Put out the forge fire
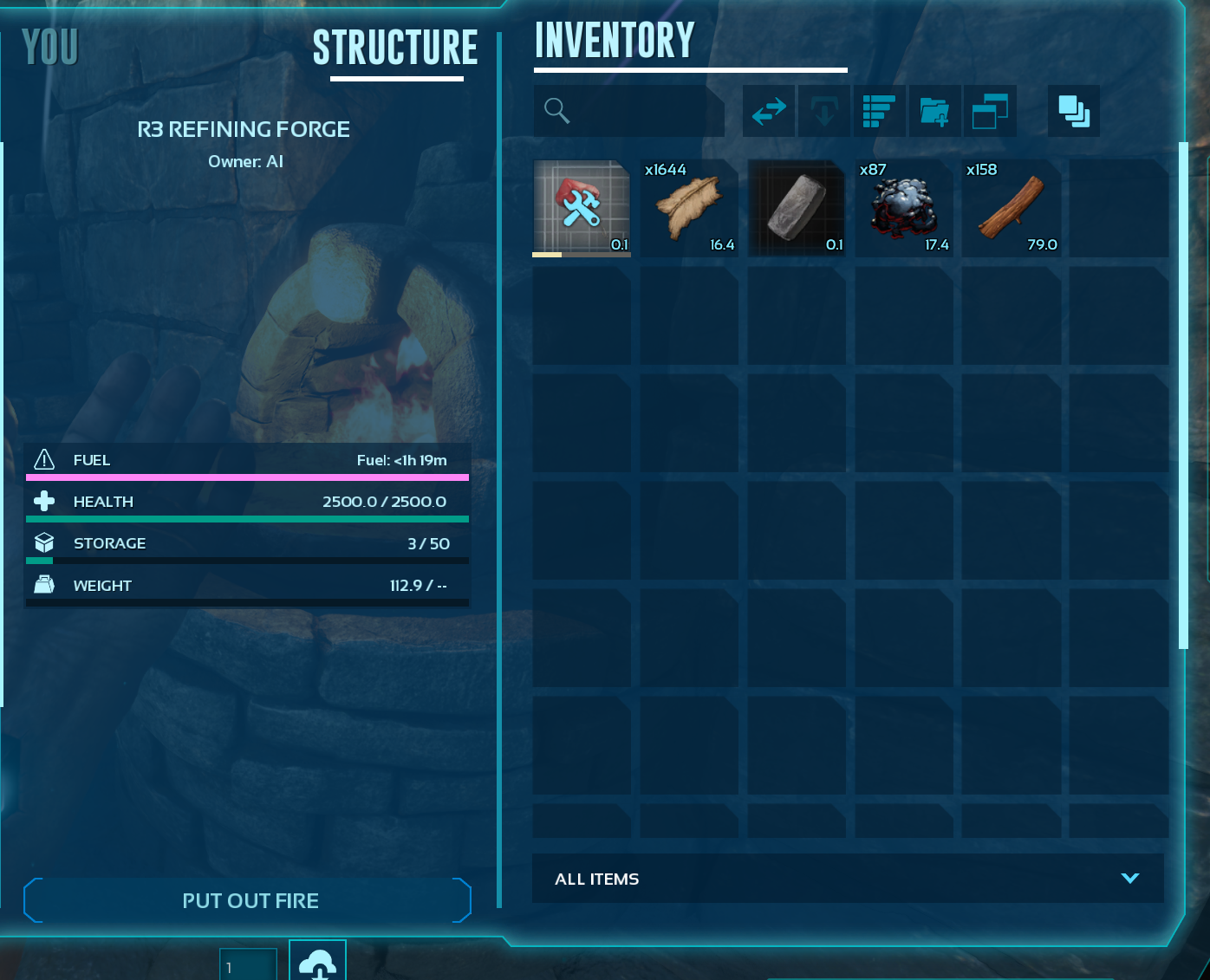The width and height of the screenshot is (1210, 980). 249,900
